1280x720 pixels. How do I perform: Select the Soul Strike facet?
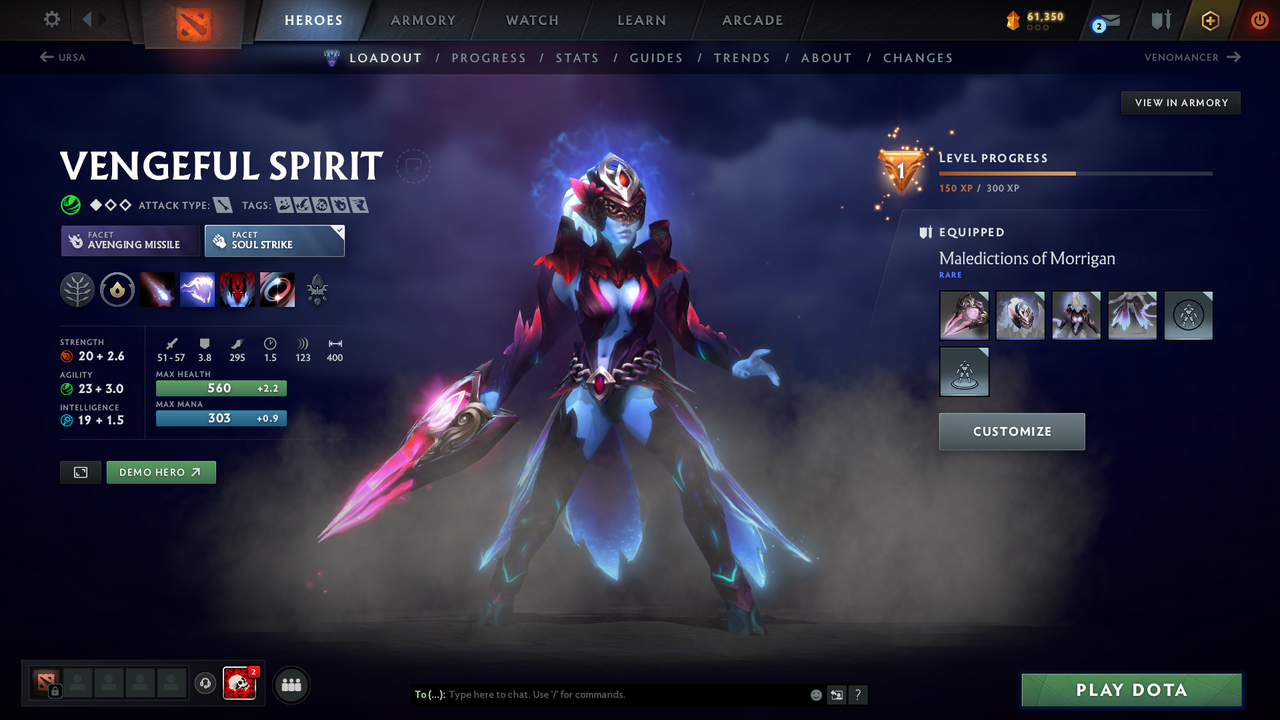(274, 240)
